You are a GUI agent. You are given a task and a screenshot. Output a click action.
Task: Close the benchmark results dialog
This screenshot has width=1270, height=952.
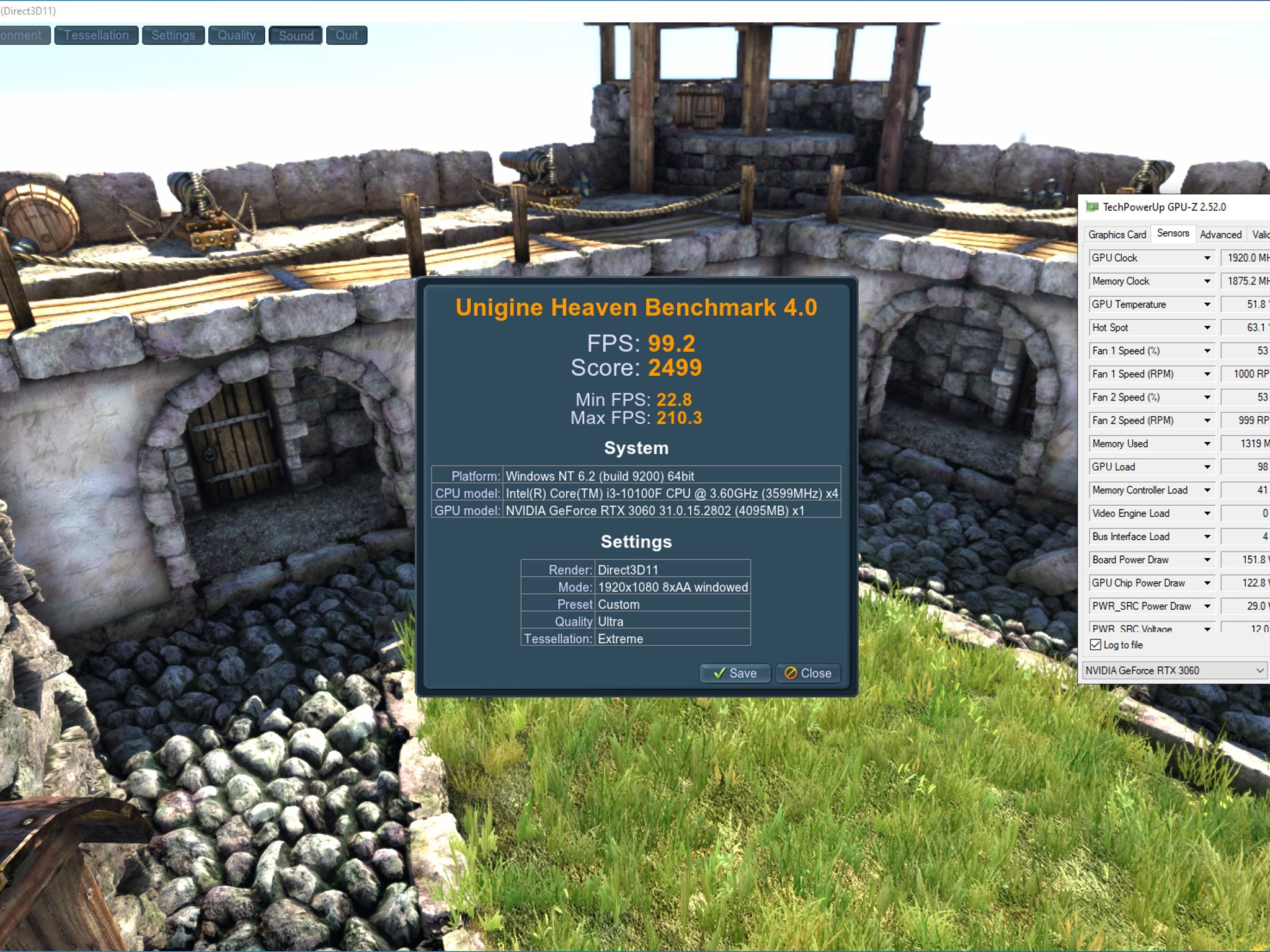click(808, 673)
